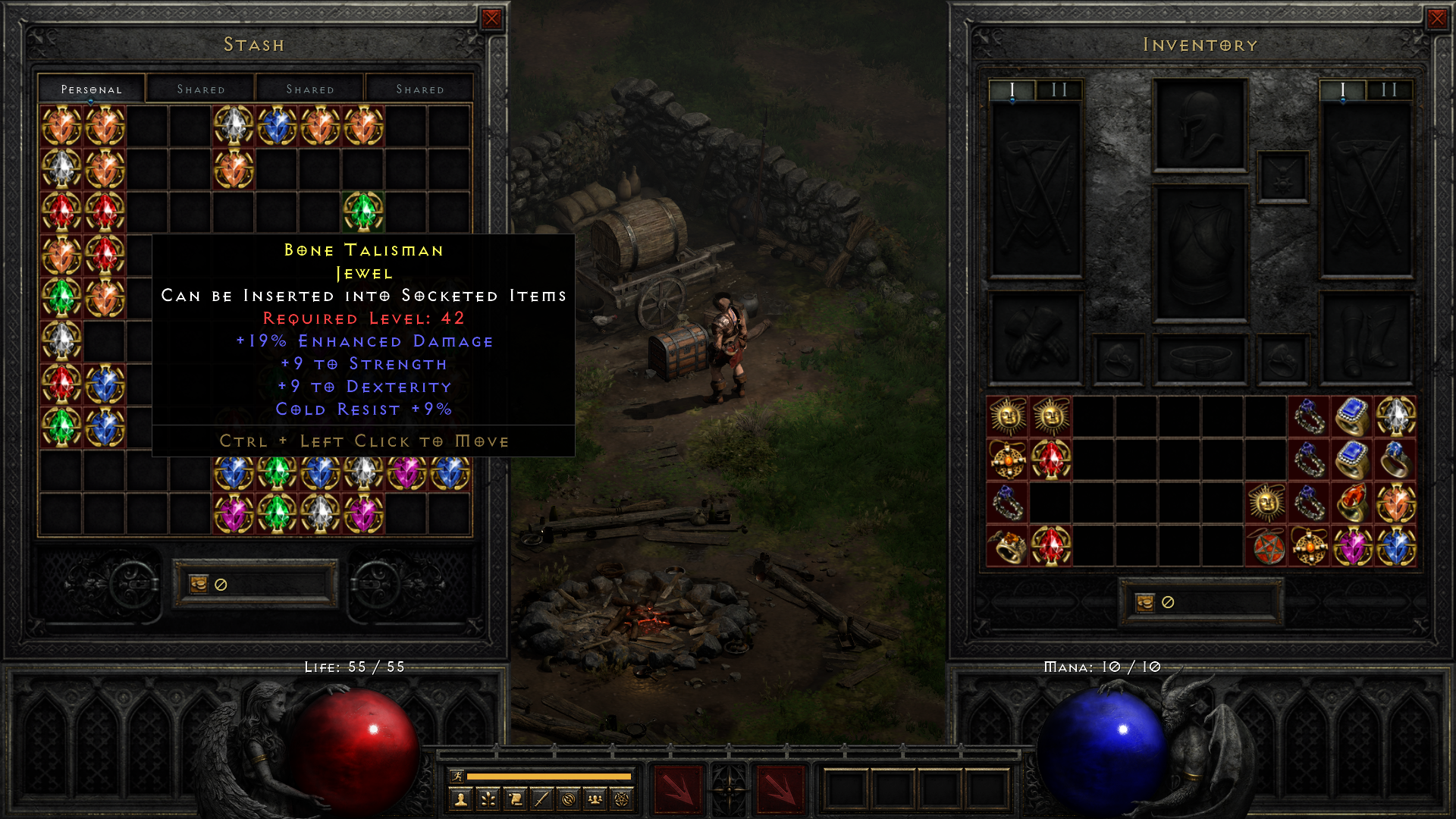Switch back to weapon set I

pyautogui.click(x=1344, y=89)
